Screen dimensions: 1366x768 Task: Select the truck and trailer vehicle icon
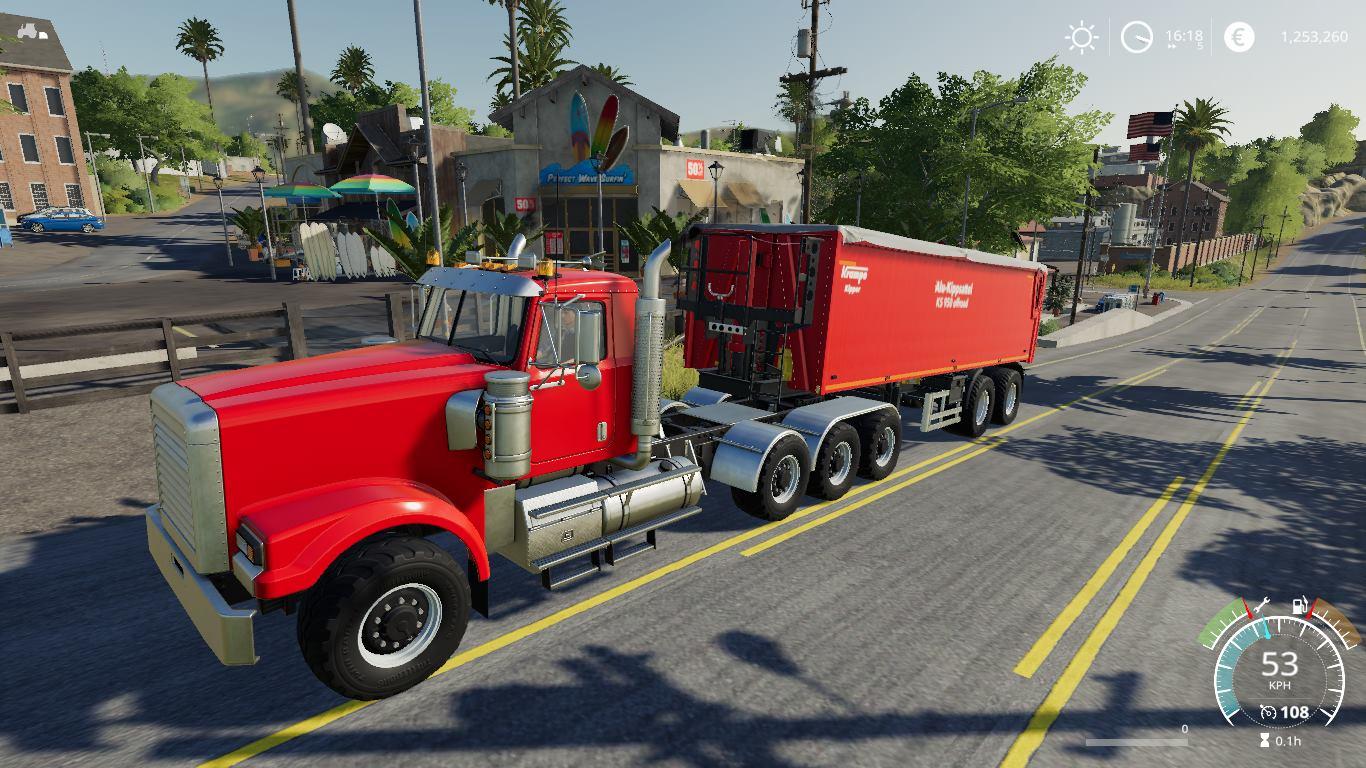click(x=32, y=31)
